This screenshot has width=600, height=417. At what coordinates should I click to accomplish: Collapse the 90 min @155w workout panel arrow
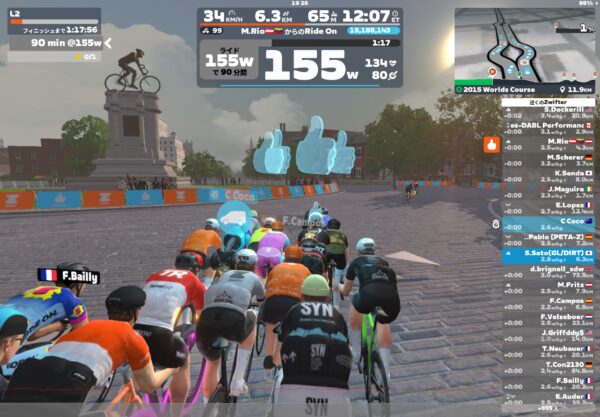(x=108, y=43)
